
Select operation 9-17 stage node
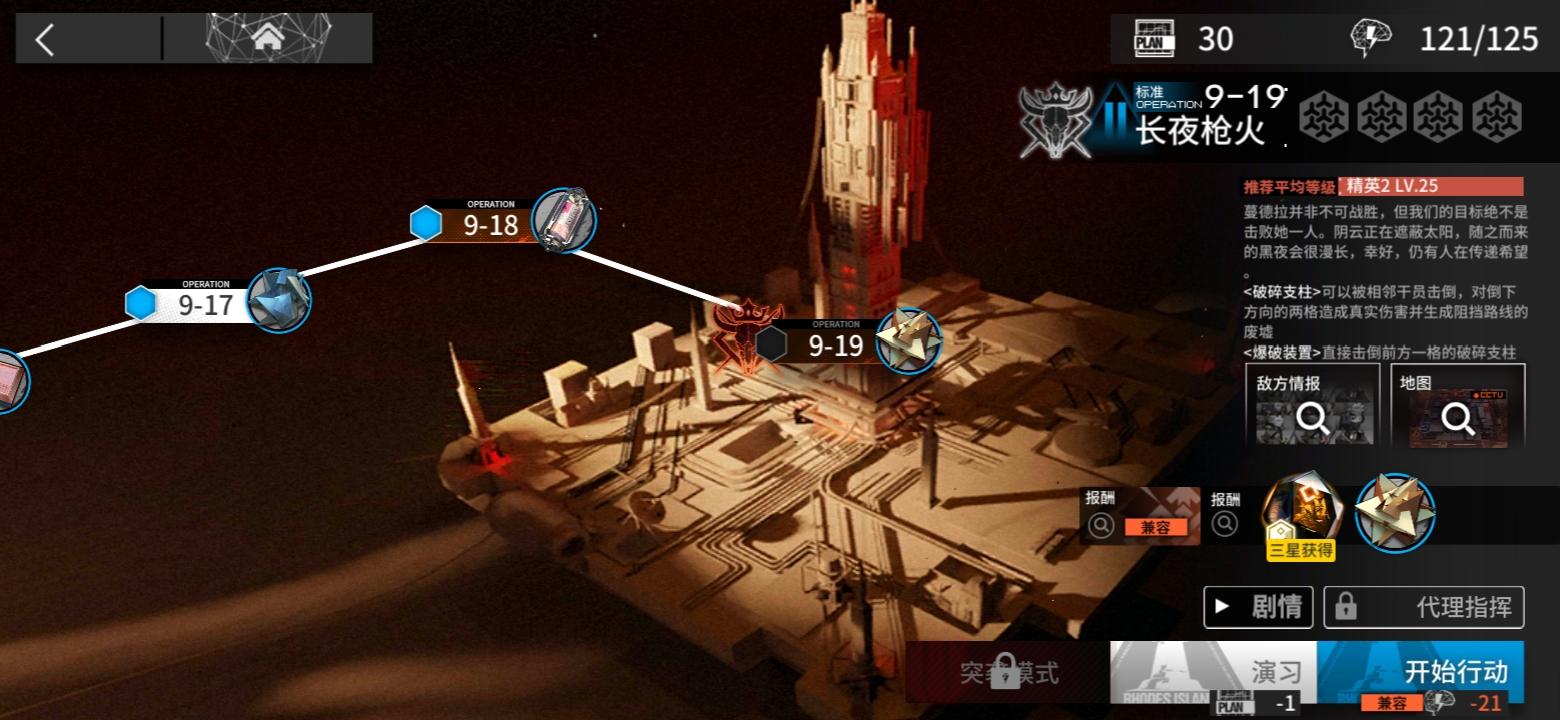(x=205, y=303)
